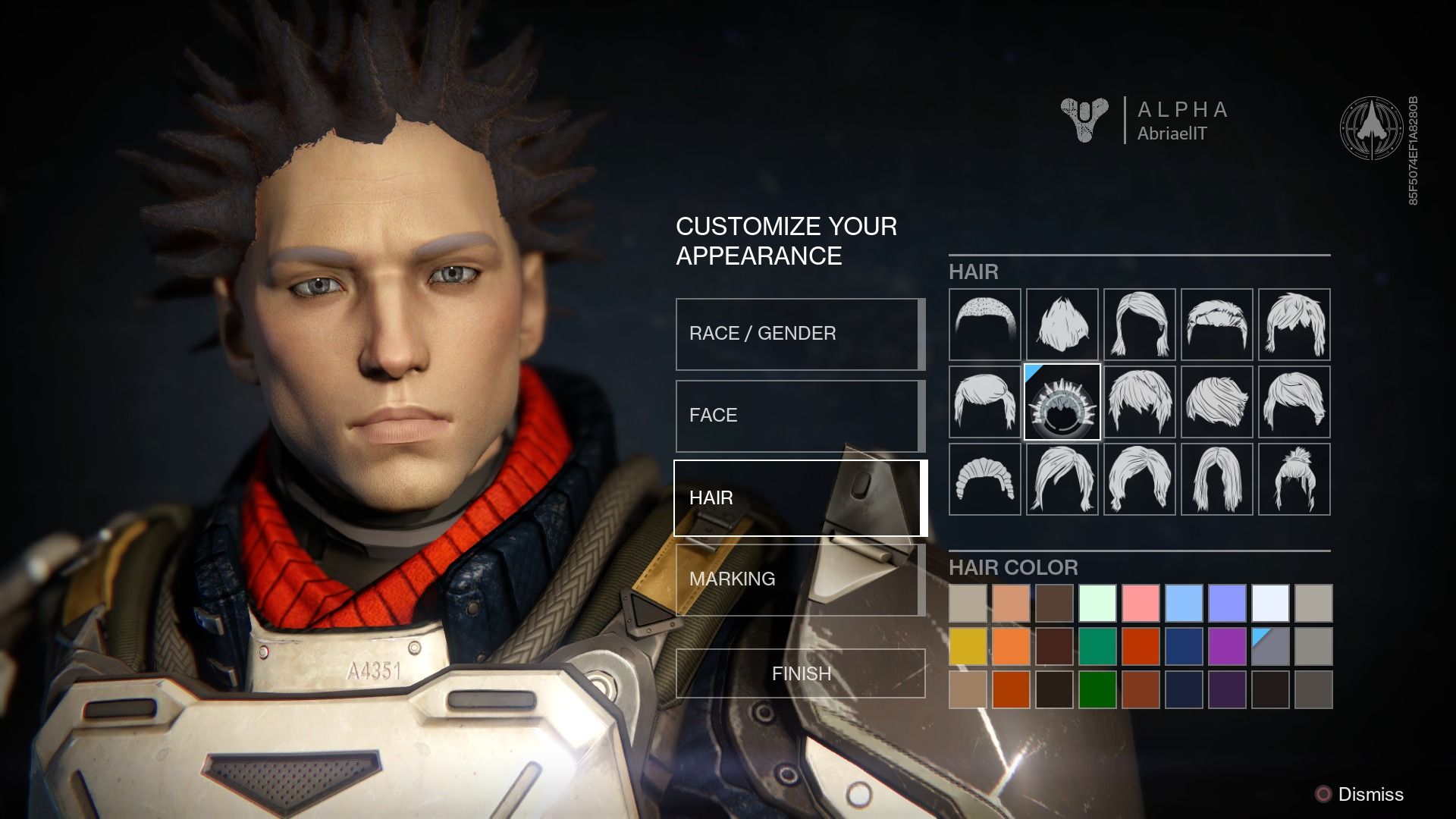Open the MARKING customization section
The image size is (1456, 819).
(x=799, y=579)
